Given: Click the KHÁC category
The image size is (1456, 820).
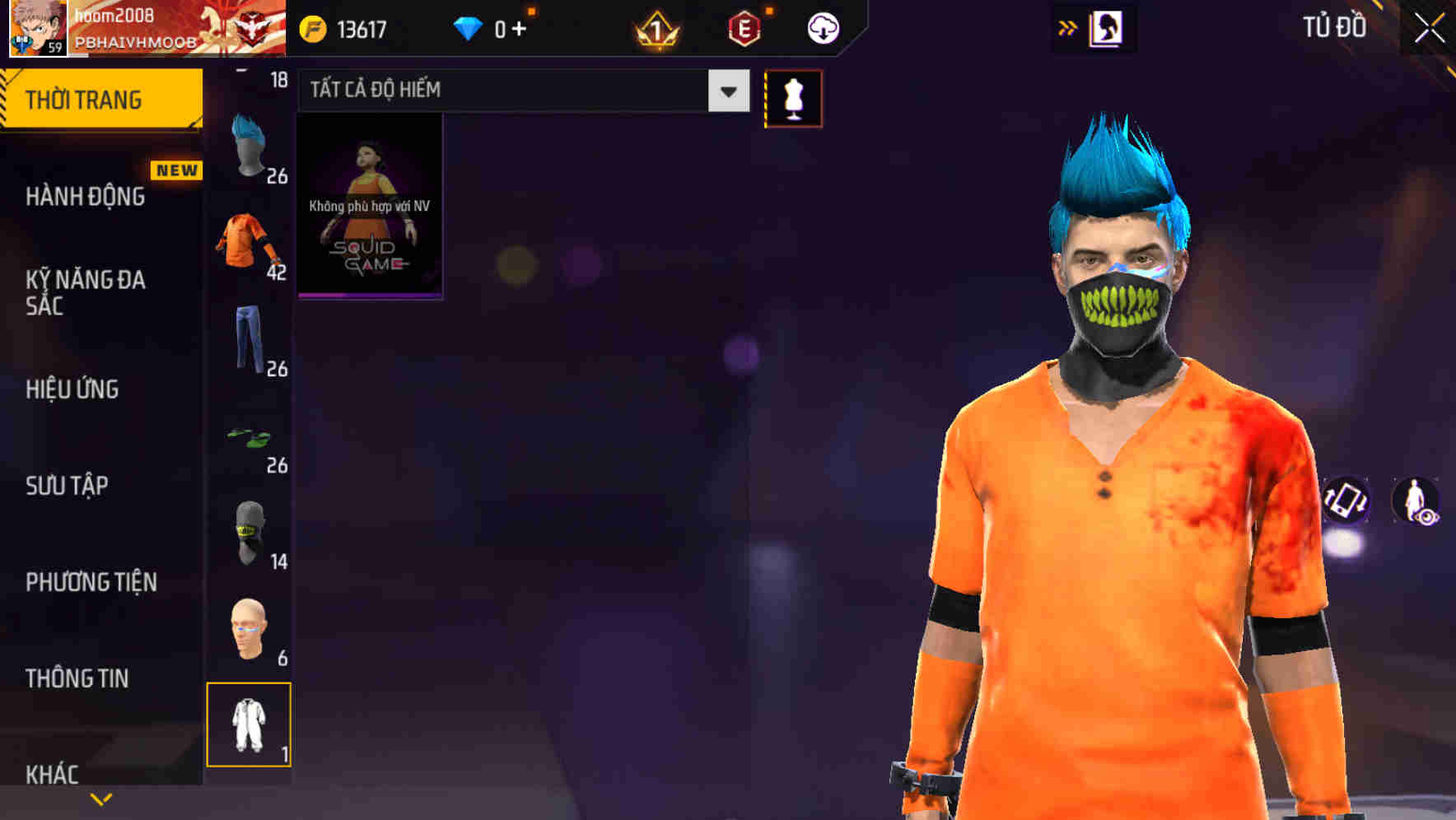Looking at the screenshot, I should click(51, 772).
